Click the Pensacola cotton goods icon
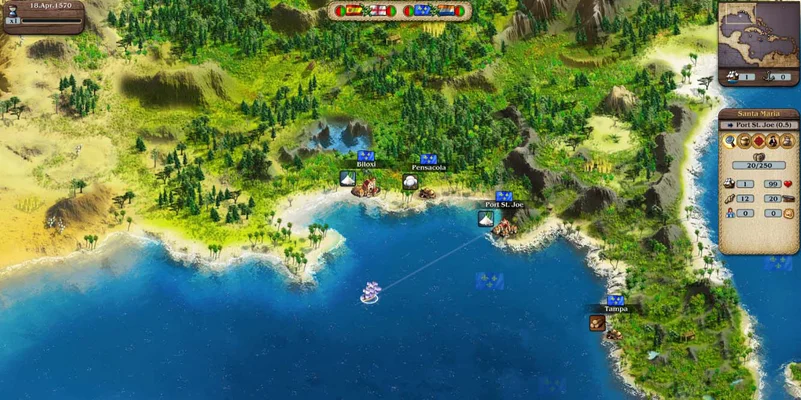 [409, 181]
